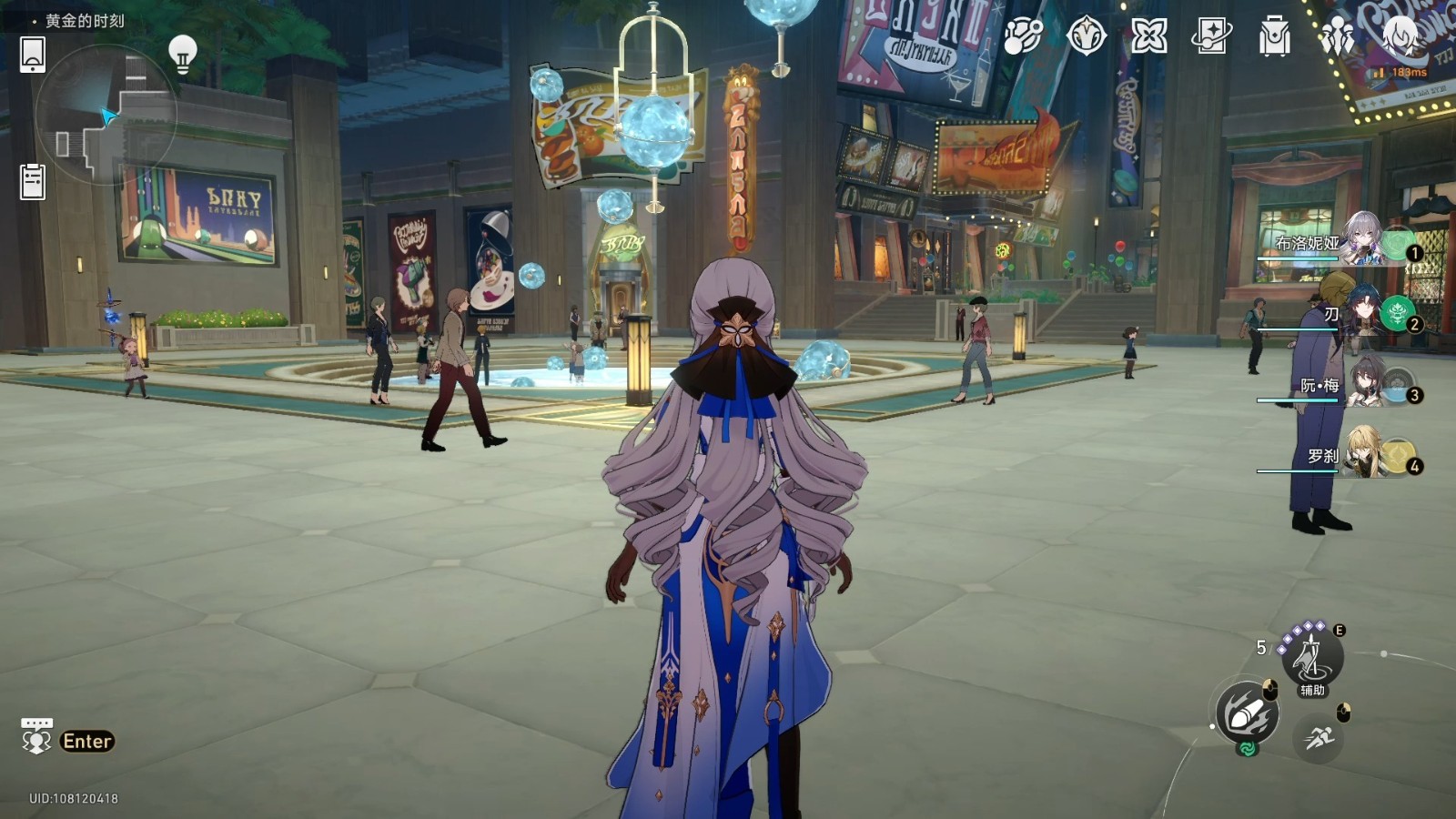Image resolution: width=1456 pixels, height=819 pixels.
Task: Open the character head icon
Action: tap(1400, 36)
